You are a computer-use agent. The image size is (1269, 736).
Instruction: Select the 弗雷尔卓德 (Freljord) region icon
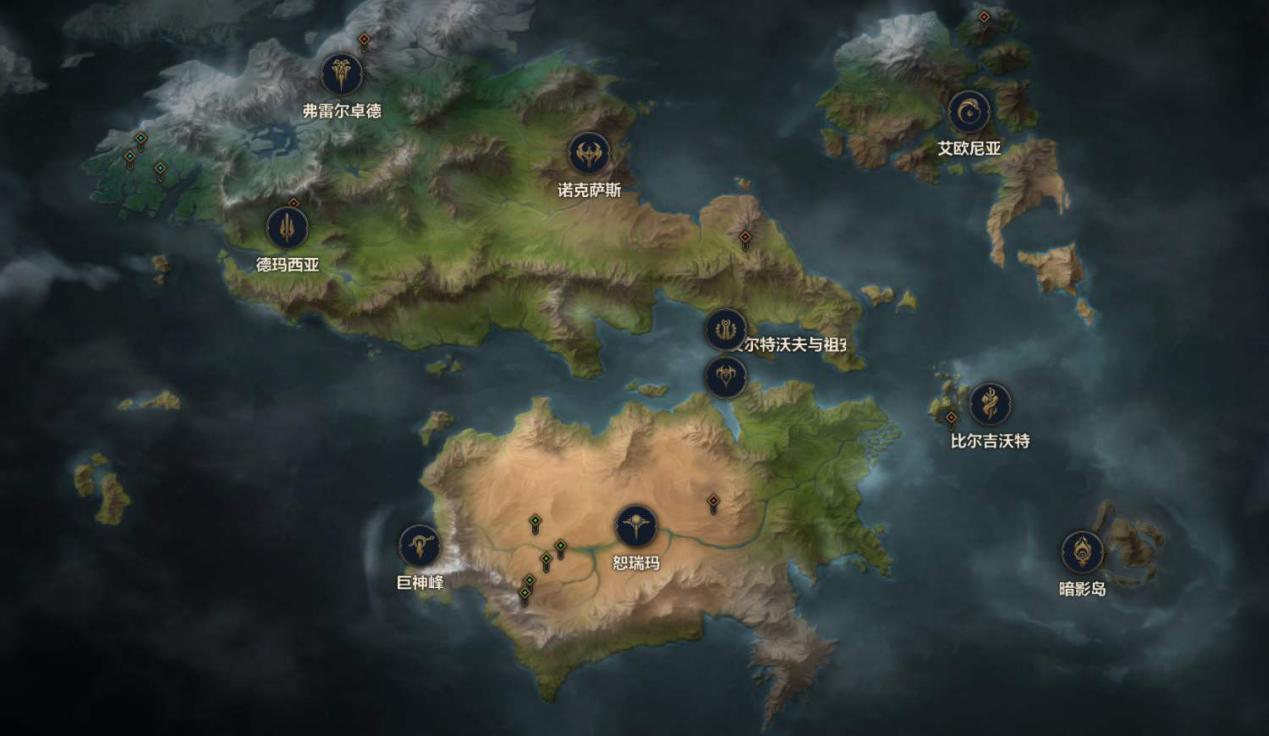tap(342, 74)
